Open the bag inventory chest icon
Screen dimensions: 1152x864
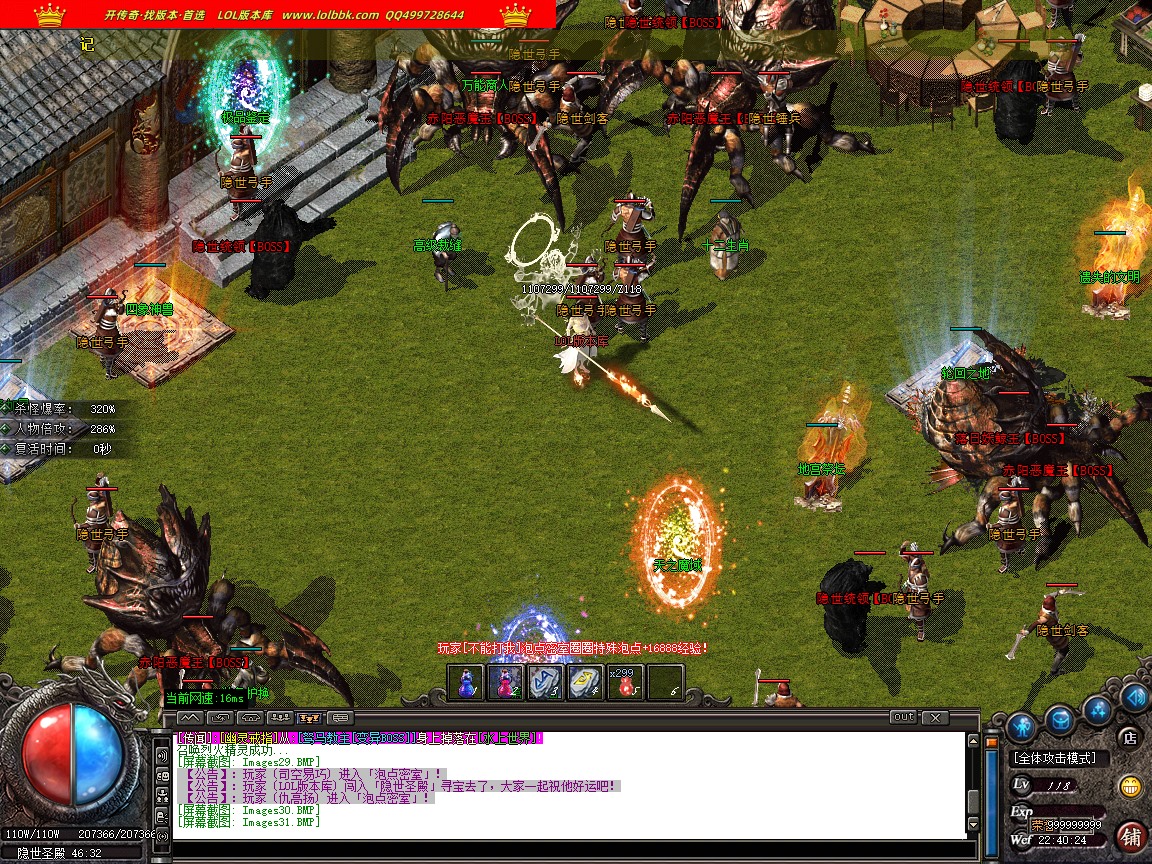click(1060, 719)
